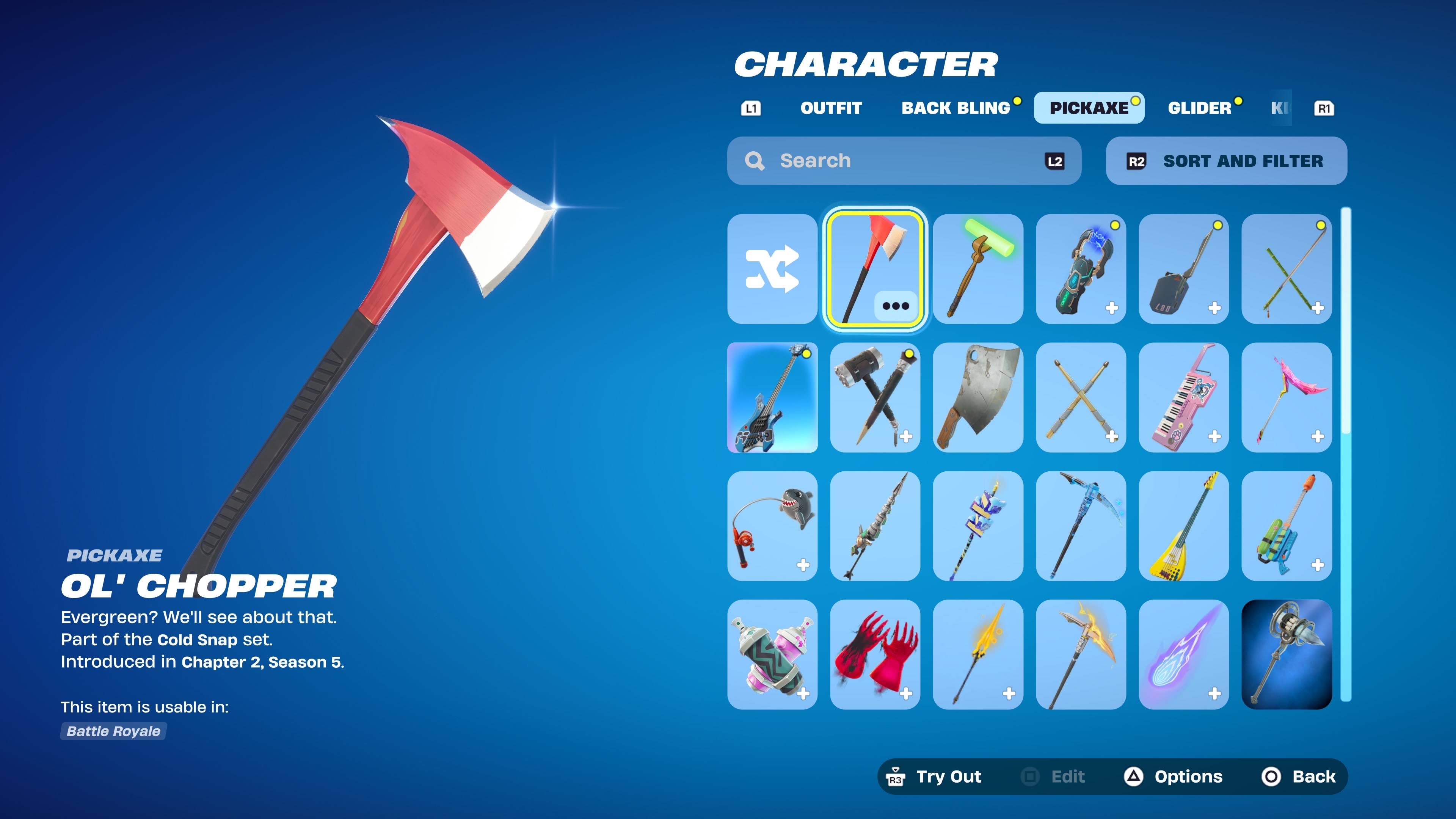Choose the random shuffle pickaxe tile

pos(772,269)
